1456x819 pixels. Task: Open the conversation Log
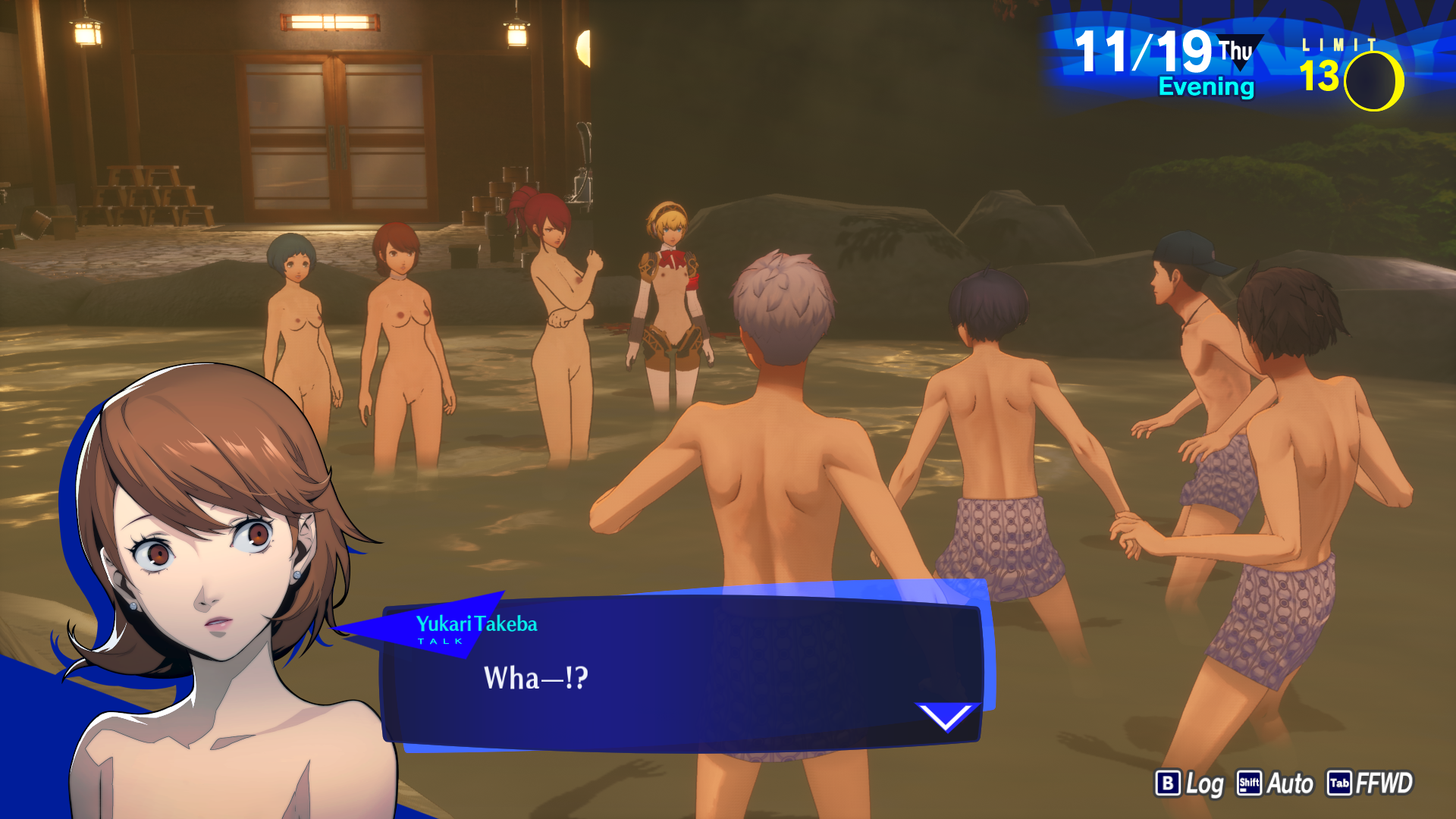coord(1189,783)
